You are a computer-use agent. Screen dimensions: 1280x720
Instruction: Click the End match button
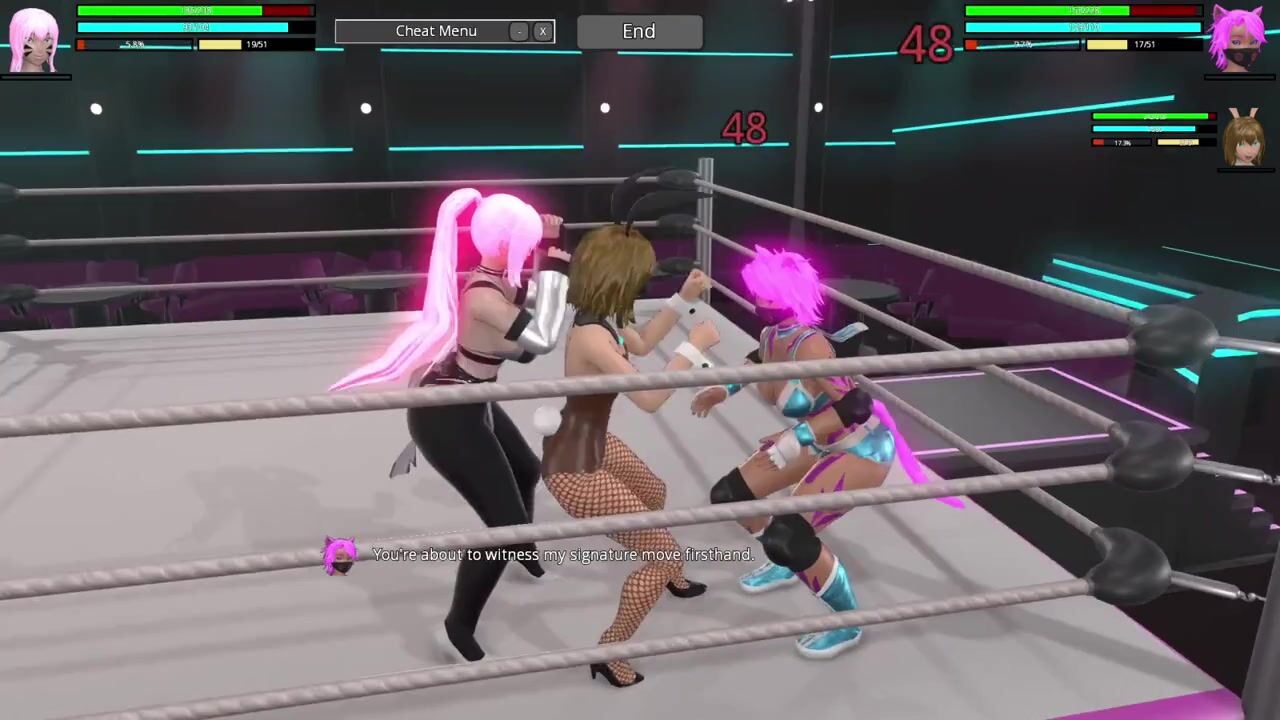point(639,32)
